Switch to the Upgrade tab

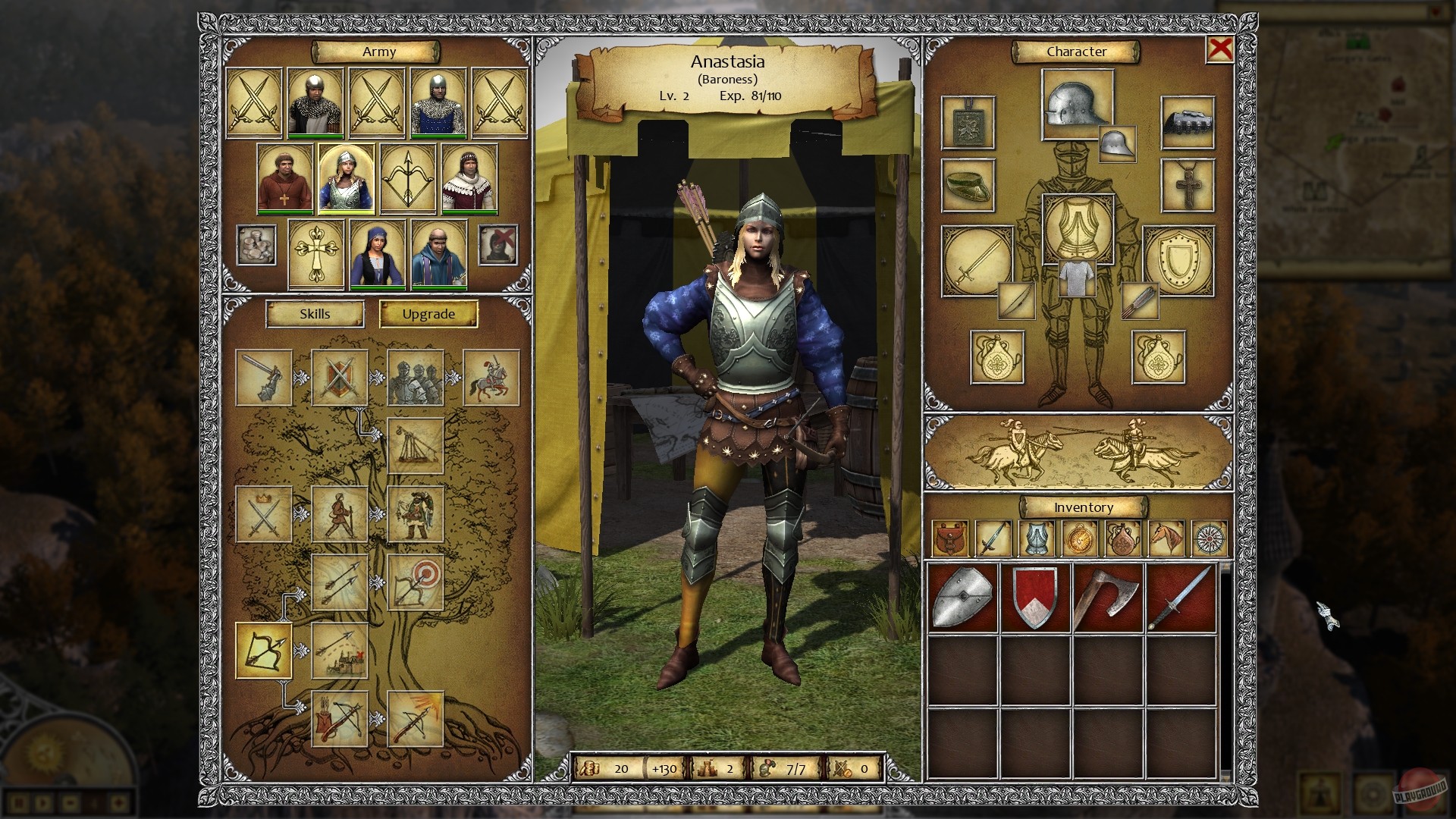point(428,313)
